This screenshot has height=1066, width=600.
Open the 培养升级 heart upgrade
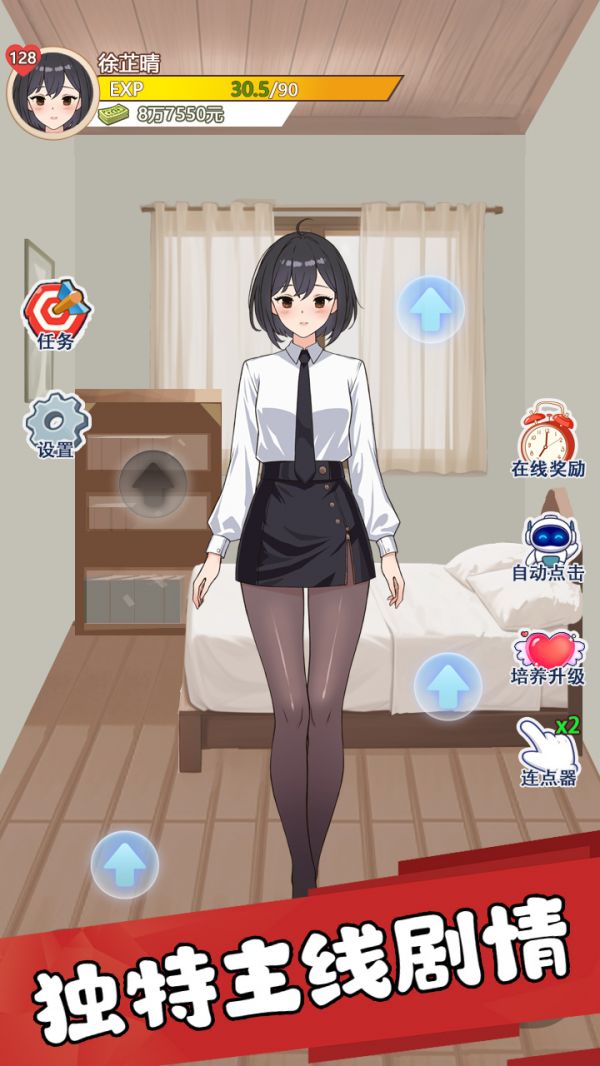pos(547,650)
